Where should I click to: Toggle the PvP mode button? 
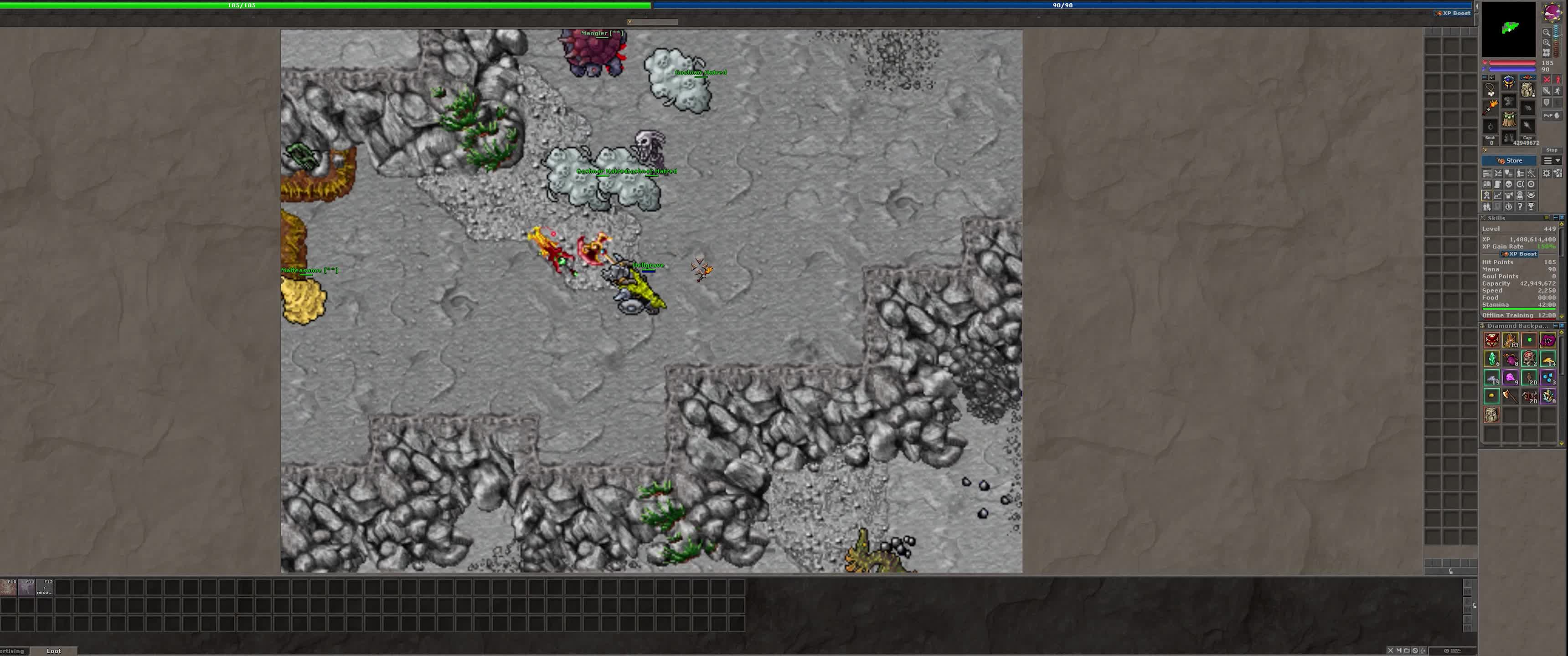click(x=1552, y=115)
